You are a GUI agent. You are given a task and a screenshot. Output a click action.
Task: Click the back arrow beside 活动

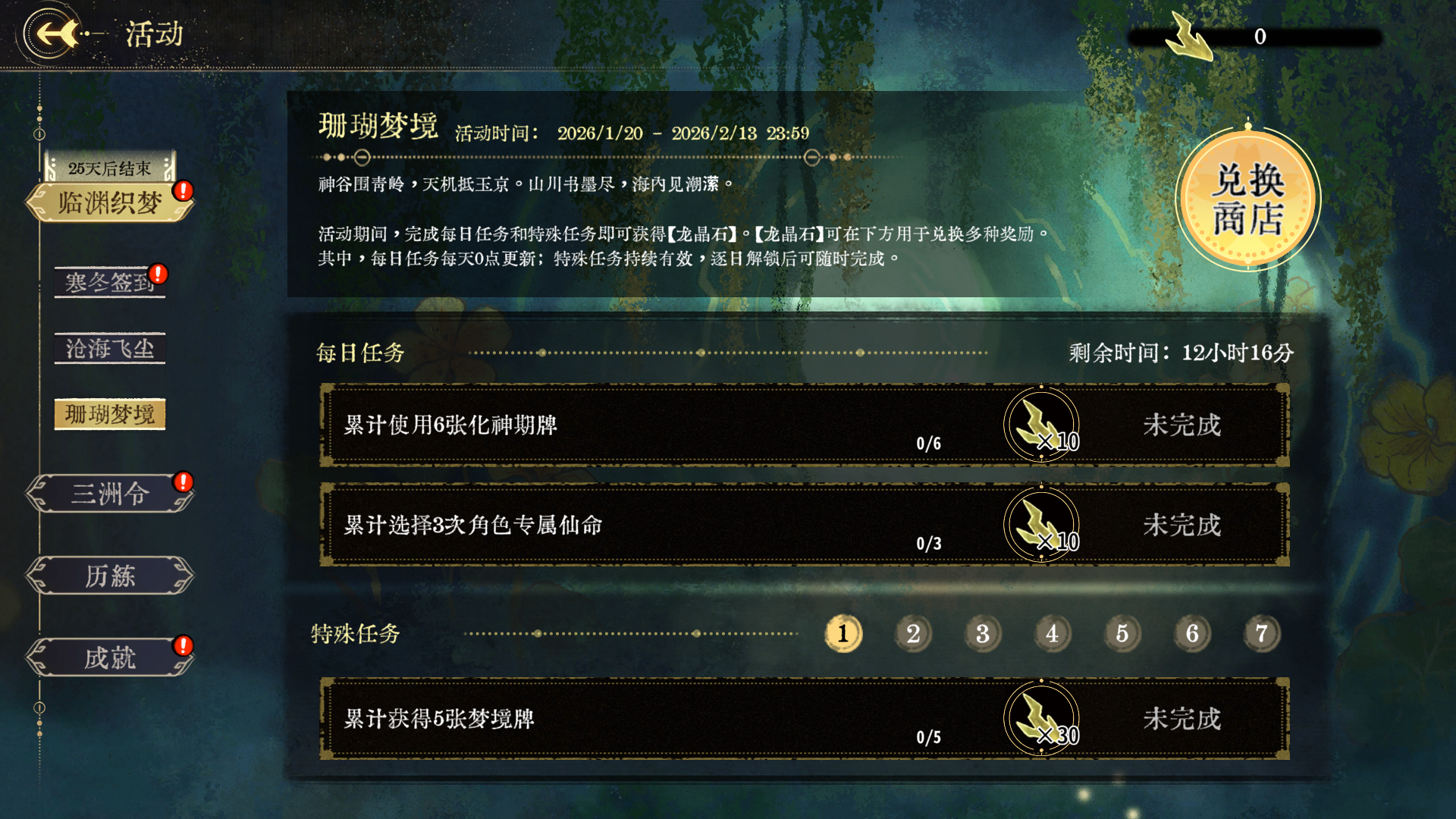pyautogui.click(x=47, y=35)
